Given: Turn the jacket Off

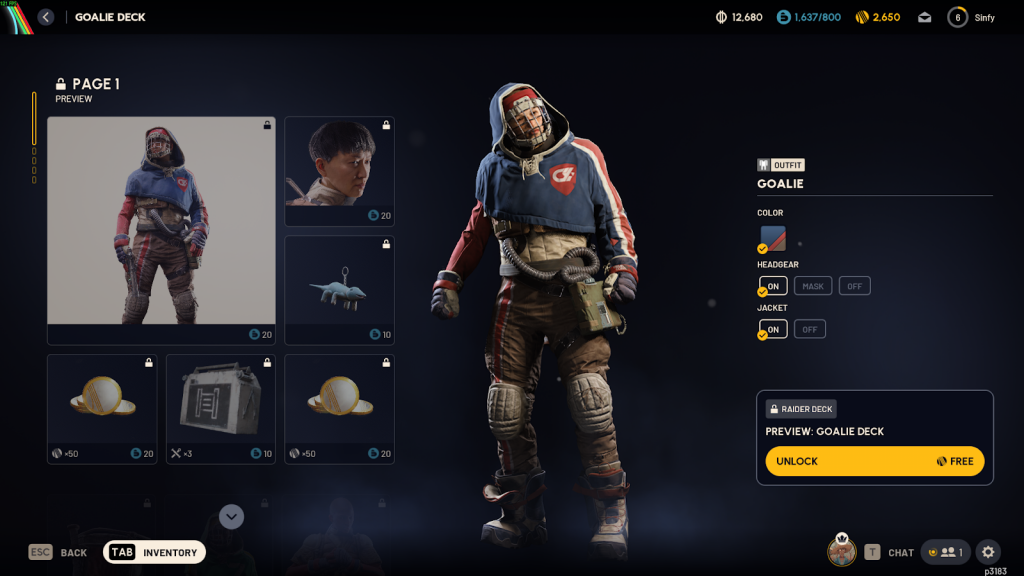Looking at the screenshot, I should click(x=809, y=329).
